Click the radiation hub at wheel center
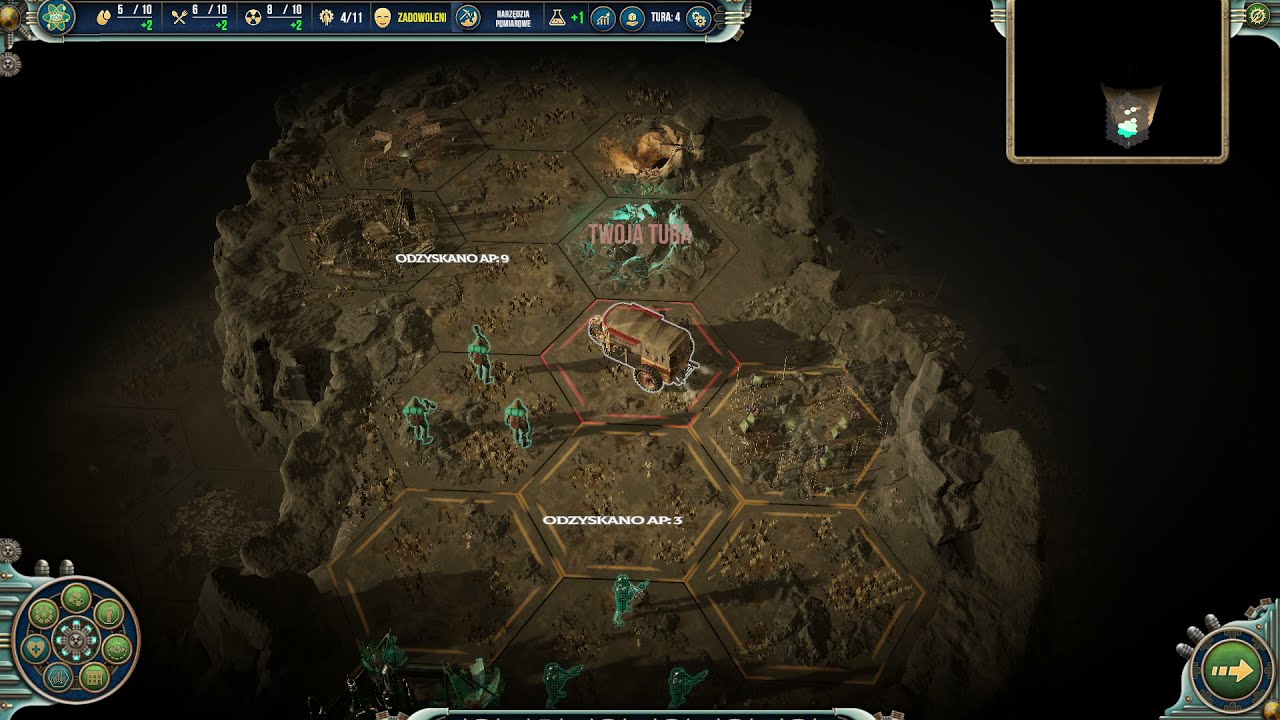 [x=76, y=640]
